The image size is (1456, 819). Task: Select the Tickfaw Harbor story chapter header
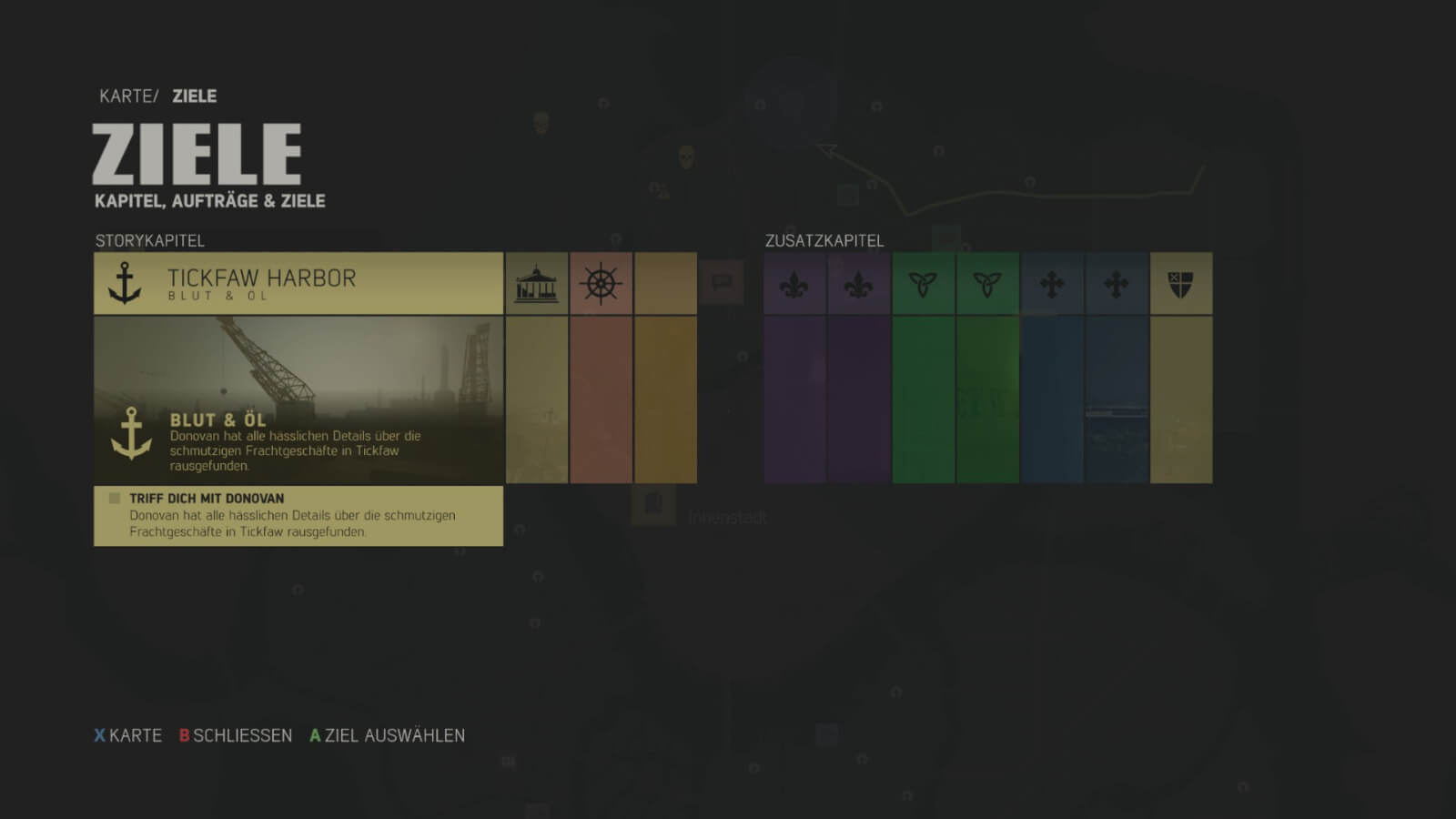298,283
